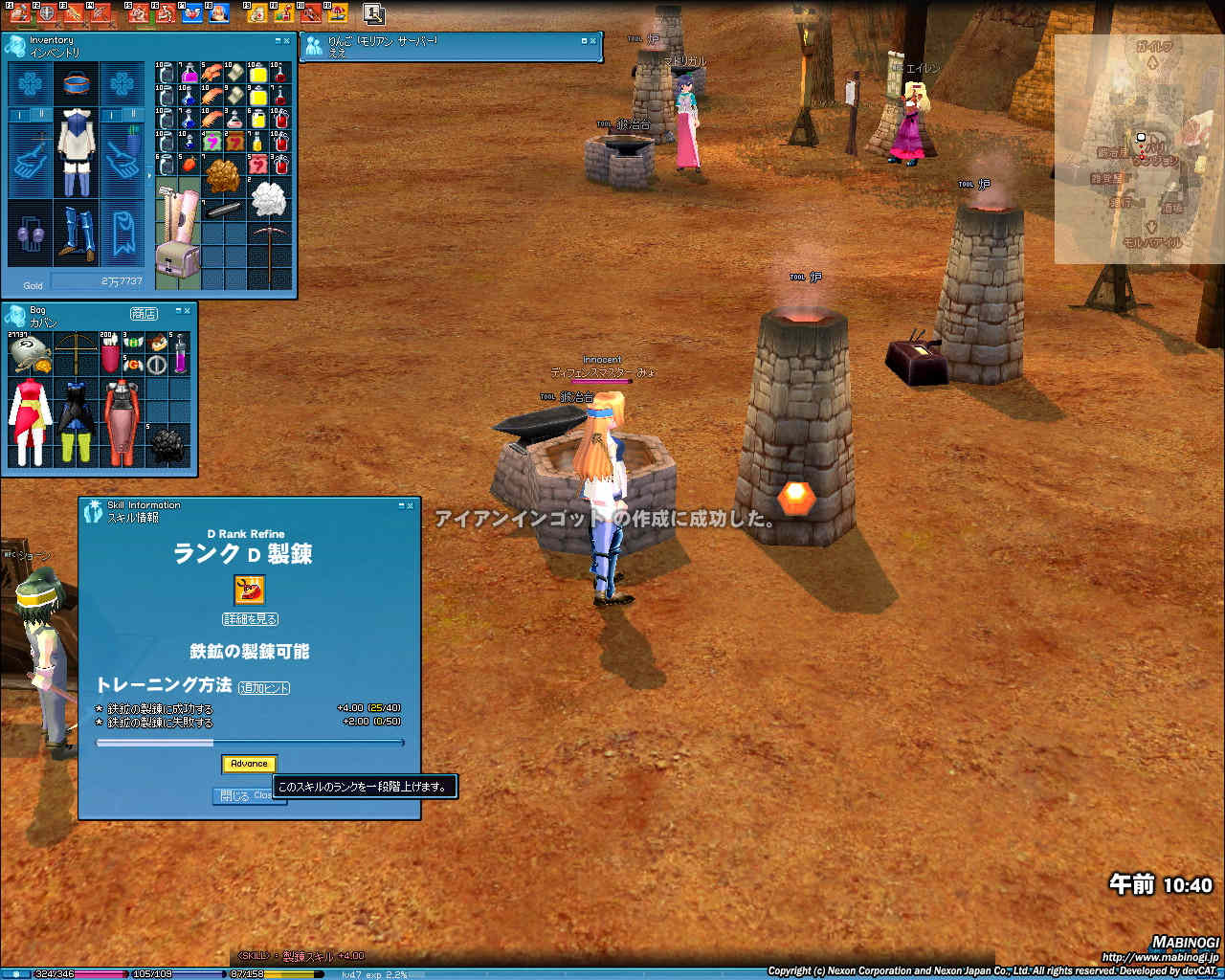This screenshot has width=1225, height=980.
Task: Select the iron ingot bar in inventory
Action: tap(226, 210)
